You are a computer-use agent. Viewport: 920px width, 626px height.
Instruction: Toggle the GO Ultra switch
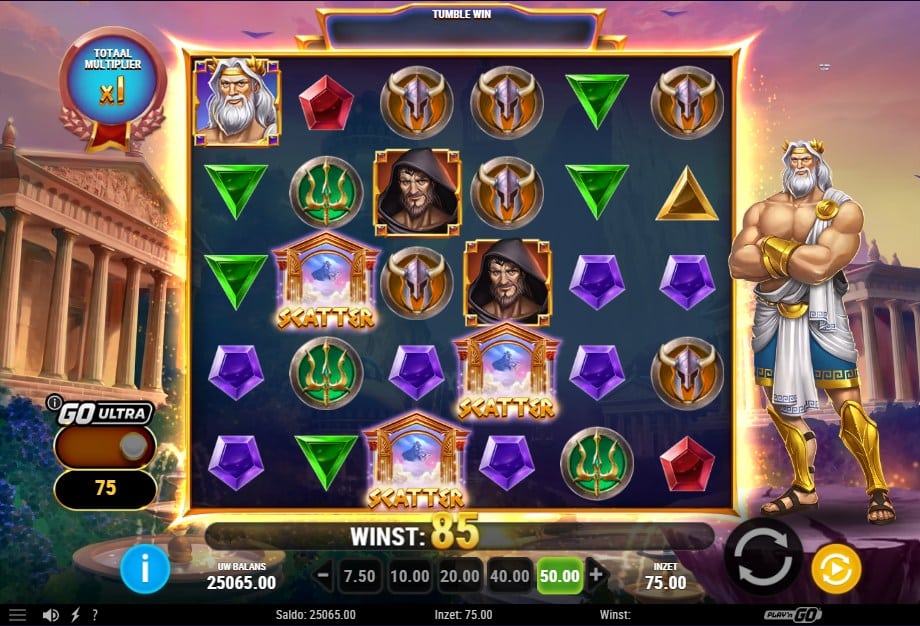pyautogui.click(x=105, y=448)
